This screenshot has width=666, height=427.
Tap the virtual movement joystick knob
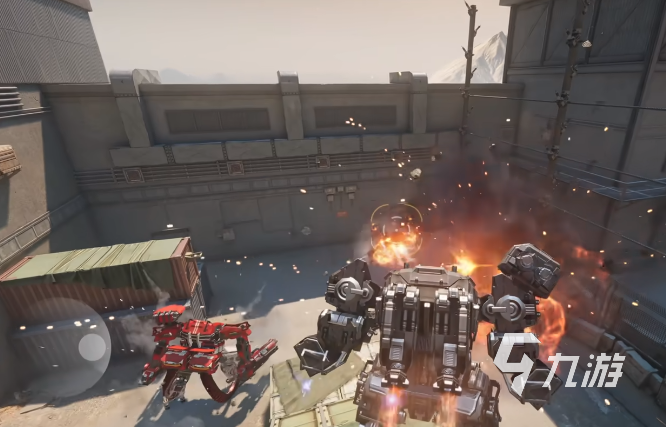(93, 347)
